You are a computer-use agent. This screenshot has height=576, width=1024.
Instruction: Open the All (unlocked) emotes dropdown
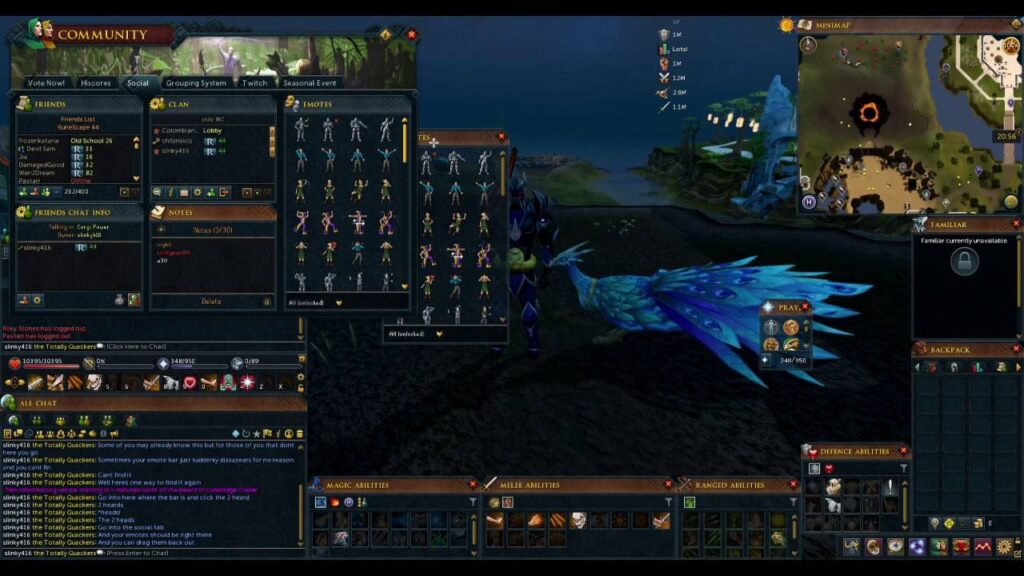(338, 301)
